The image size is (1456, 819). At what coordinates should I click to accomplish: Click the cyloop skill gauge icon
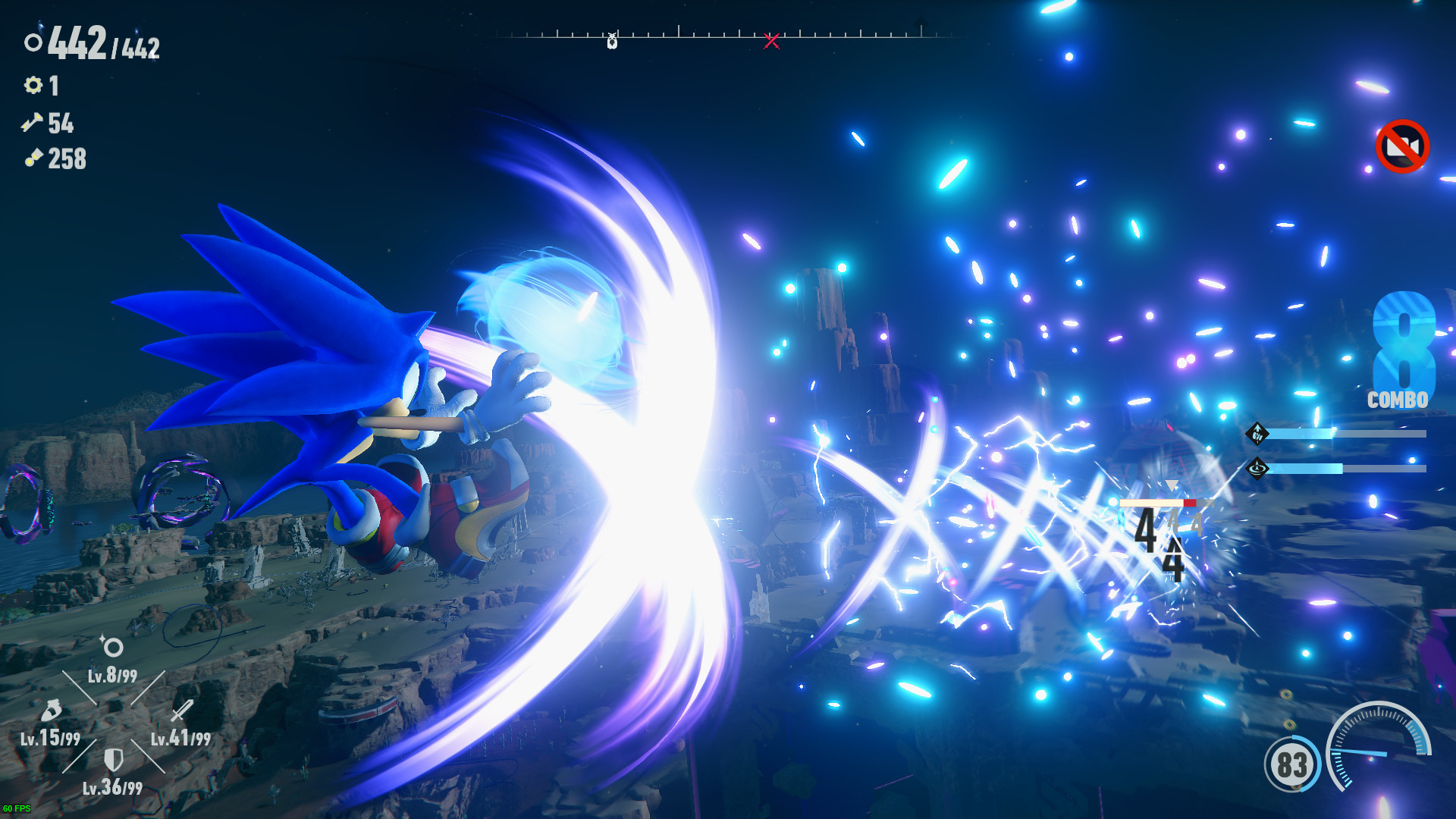[1257, 469]
